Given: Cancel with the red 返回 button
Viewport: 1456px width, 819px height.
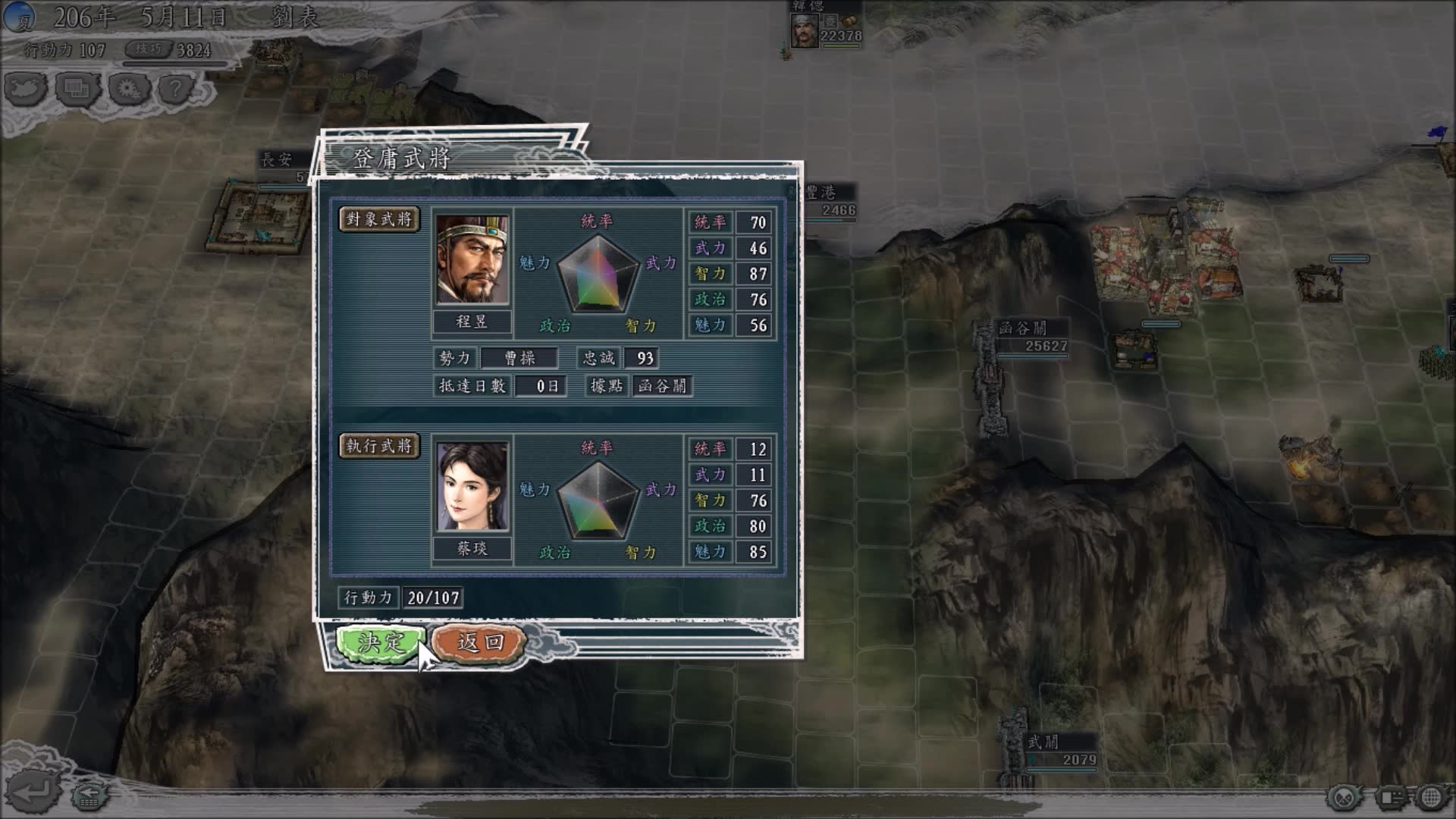Looking at the screenshot, I should [479, 643].
